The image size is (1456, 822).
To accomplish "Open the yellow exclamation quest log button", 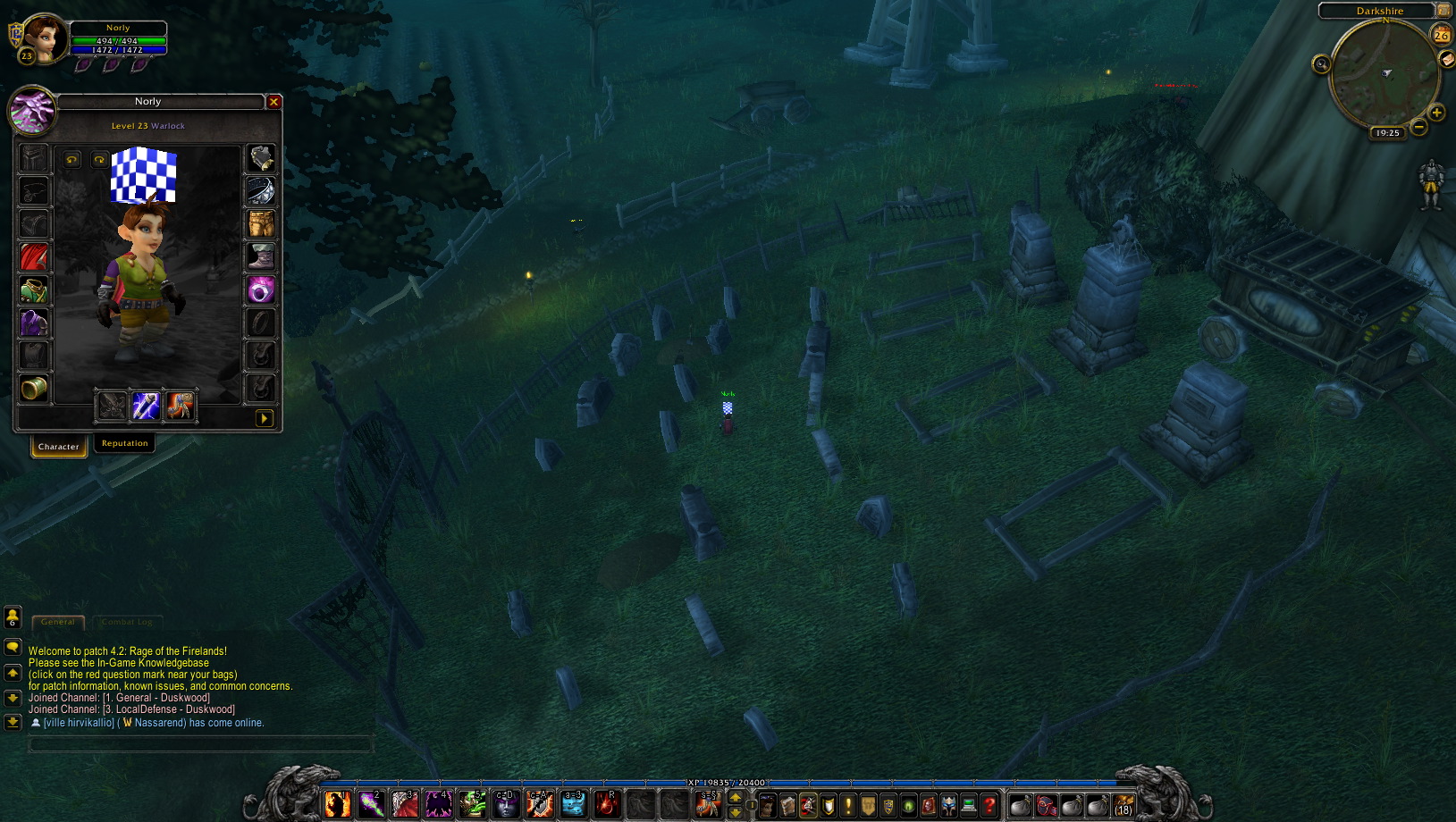I will pos(848,805).
